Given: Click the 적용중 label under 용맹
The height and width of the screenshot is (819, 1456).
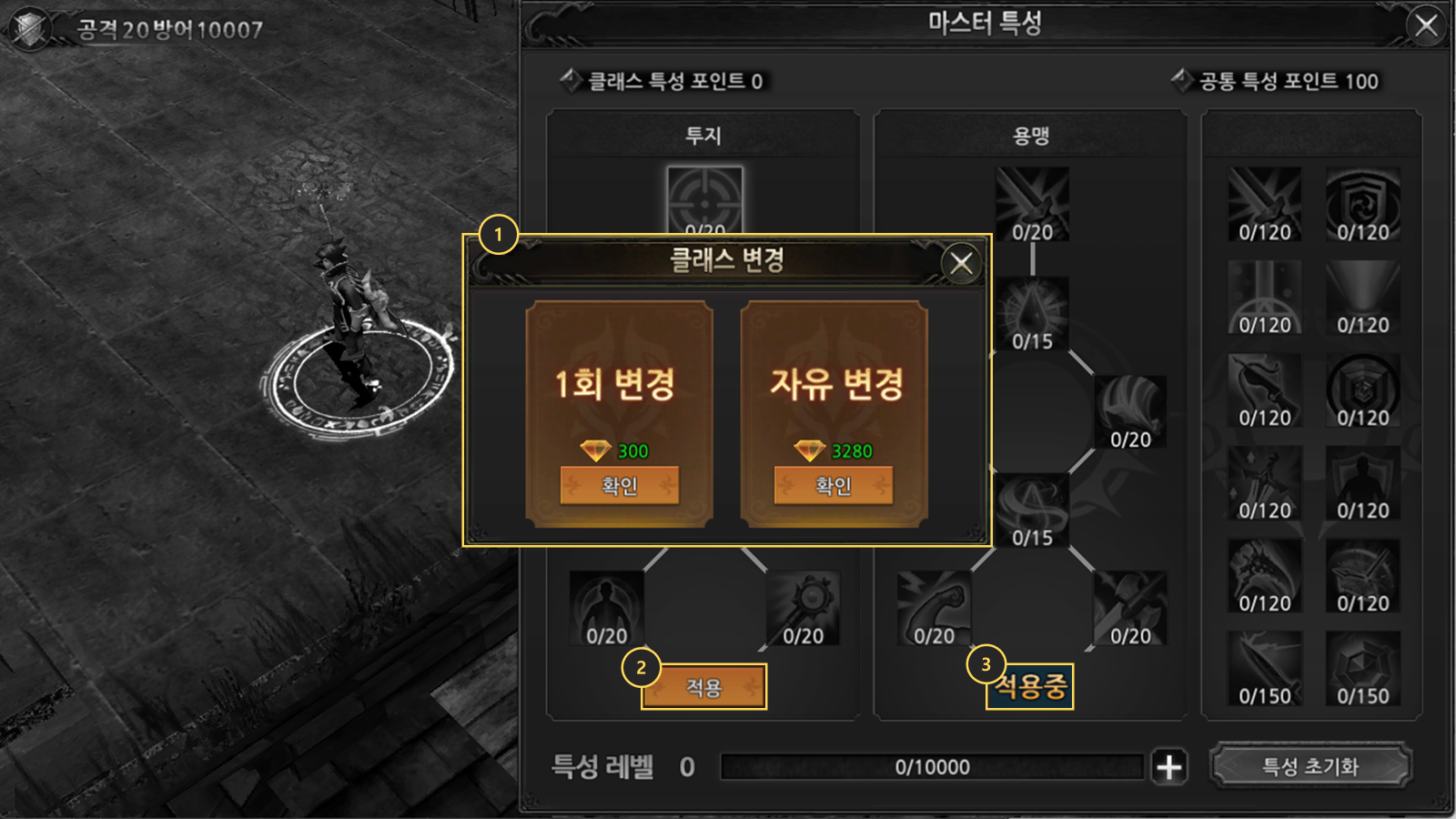Looking at the screenshot, I should (x=1030, y=686).
